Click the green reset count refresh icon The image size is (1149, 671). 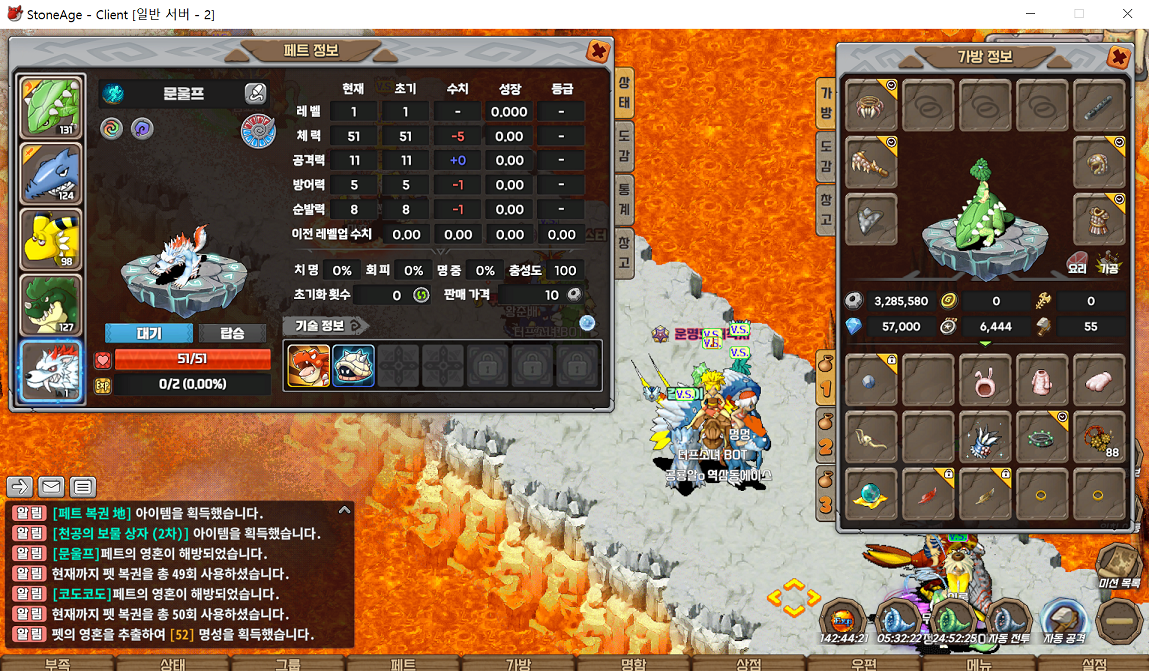pyautogui.click(x=422, y=295)
